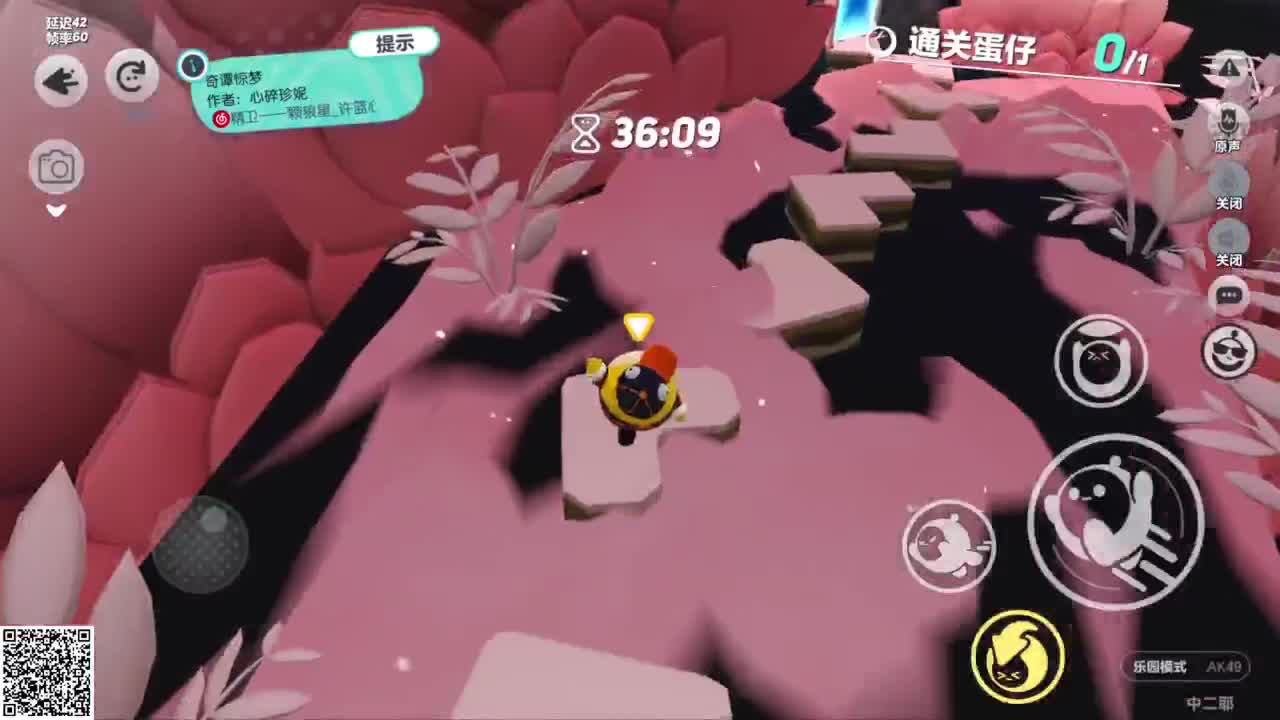This screenshot has height=720, width=1280.
Task: Tap the exit arrow to leave the level
Action: click(x=59, y=81)
